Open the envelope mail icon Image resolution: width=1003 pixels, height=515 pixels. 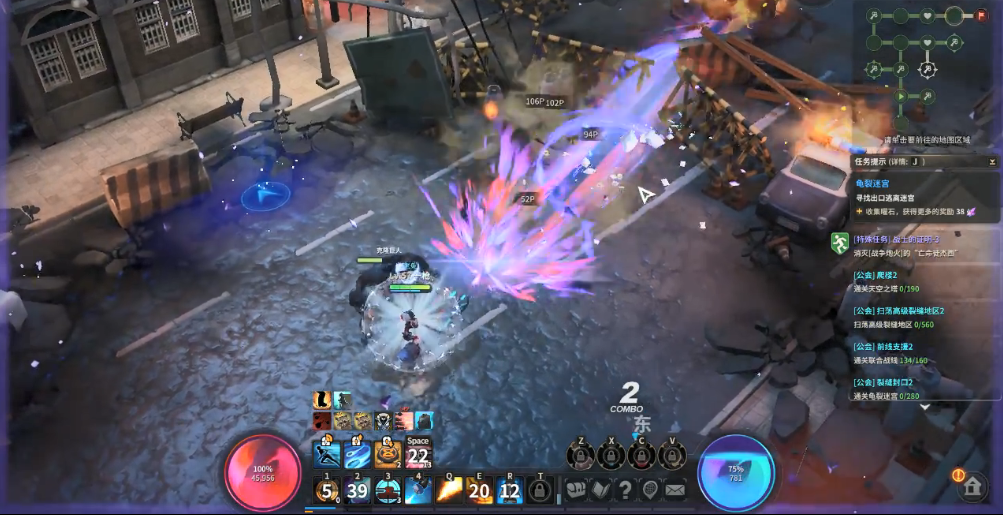point(675,489)
